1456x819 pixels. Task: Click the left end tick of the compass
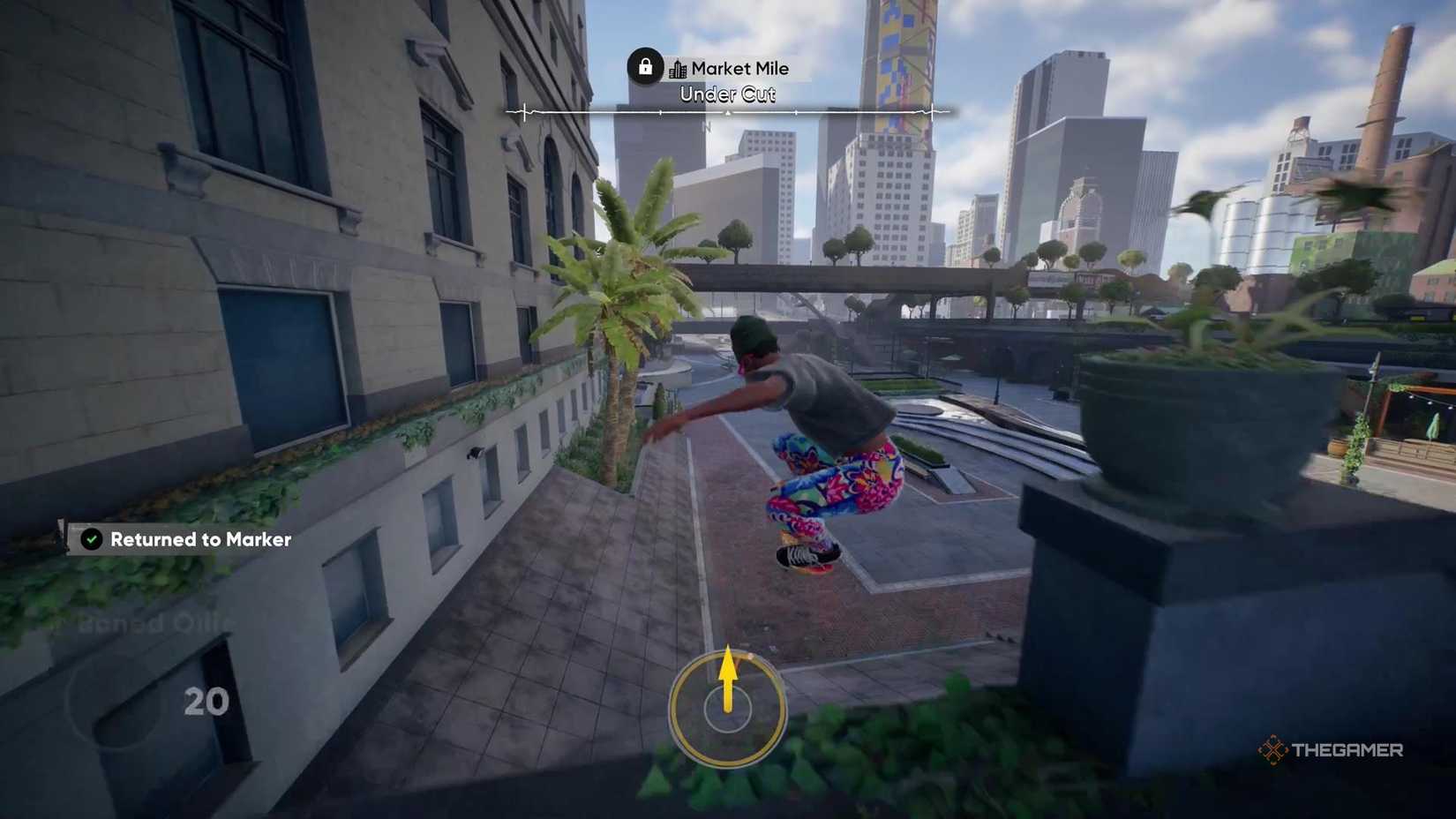[x=524, y=111]
